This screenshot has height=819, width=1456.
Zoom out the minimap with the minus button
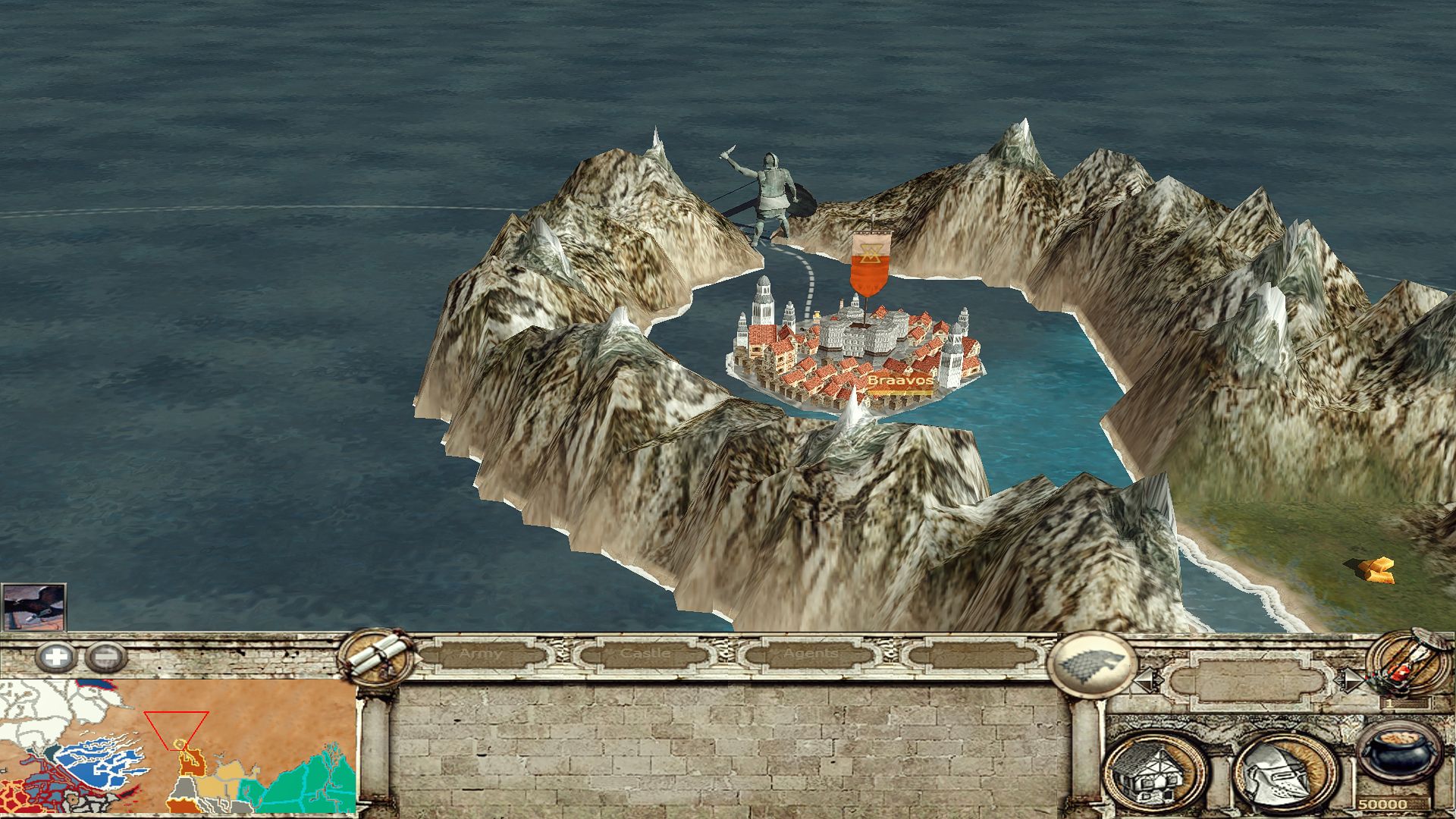click(105, 657)
